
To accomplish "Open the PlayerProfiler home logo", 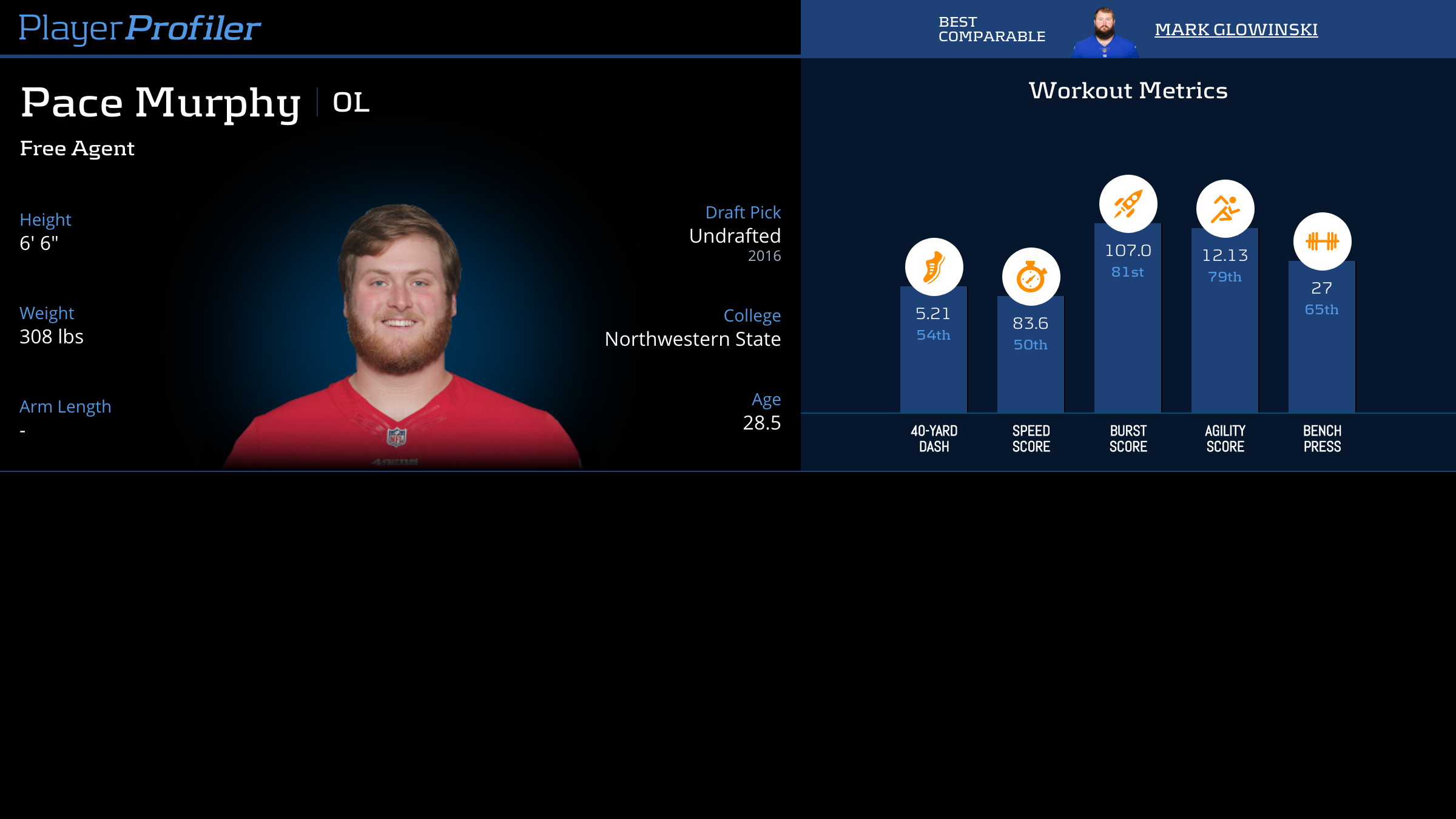I will pyautogui.click(x=140, y=29).
